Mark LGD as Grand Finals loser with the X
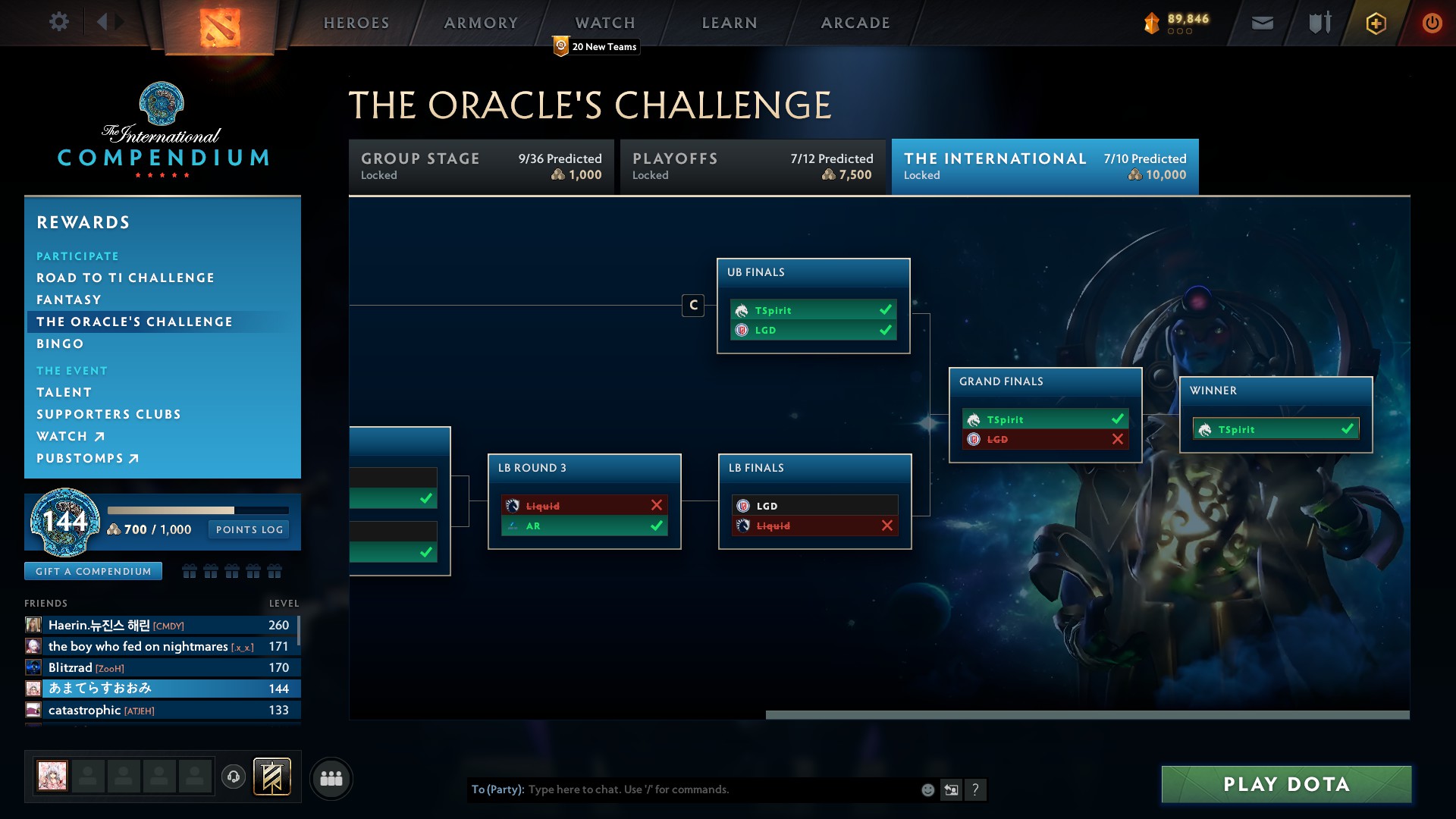The image size is (1456, 819). click(x=1116, y=439)
